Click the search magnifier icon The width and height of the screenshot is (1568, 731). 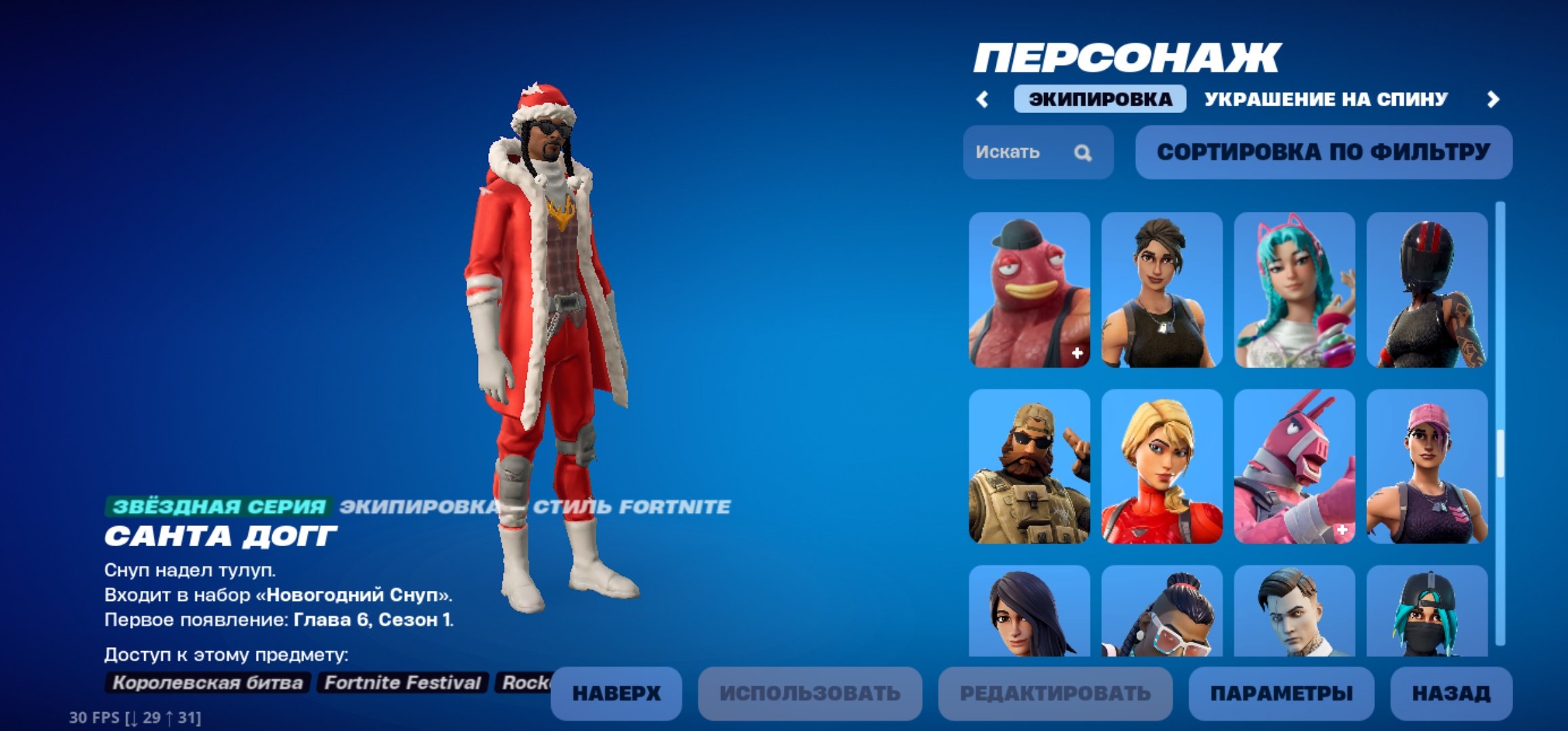[x=1084, y=154]
